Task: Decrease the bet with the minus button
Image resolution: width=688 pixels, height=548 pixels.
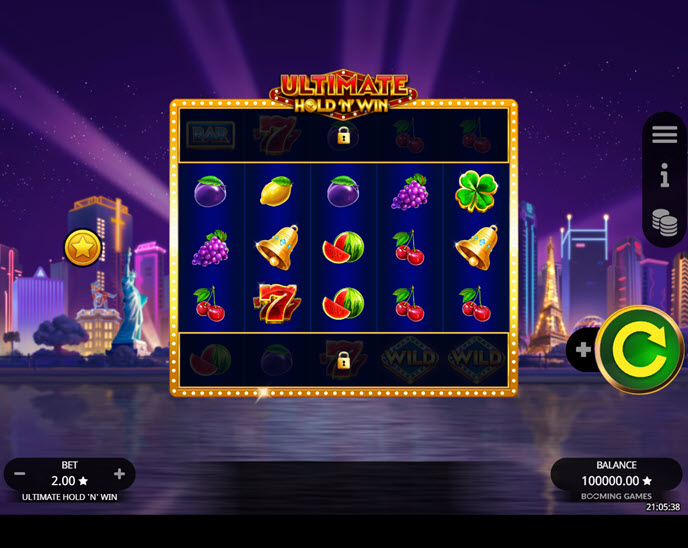Action: click(20, 474)
